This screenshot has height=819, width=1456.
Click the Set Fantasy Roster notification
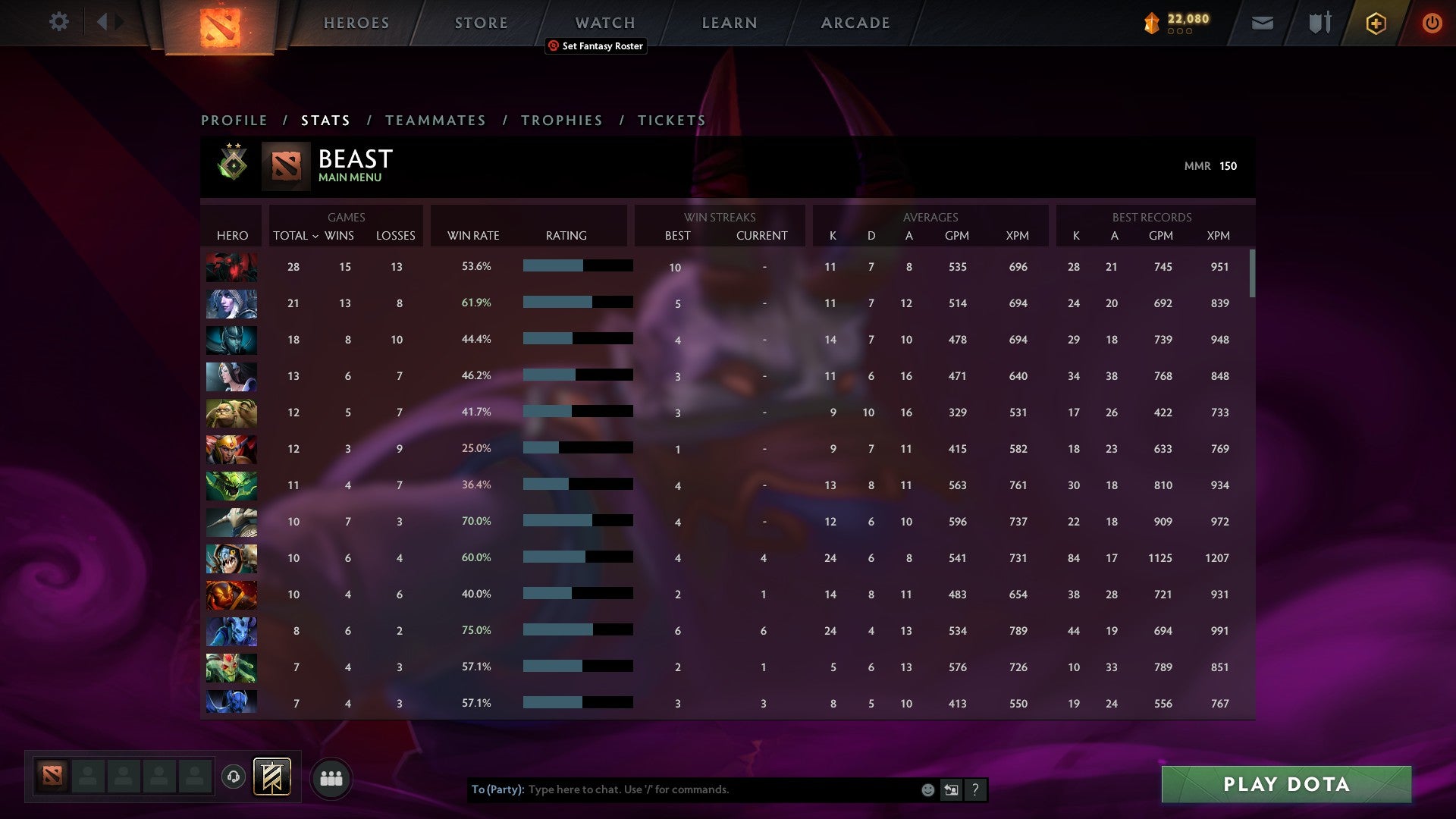tap(595, 46)
